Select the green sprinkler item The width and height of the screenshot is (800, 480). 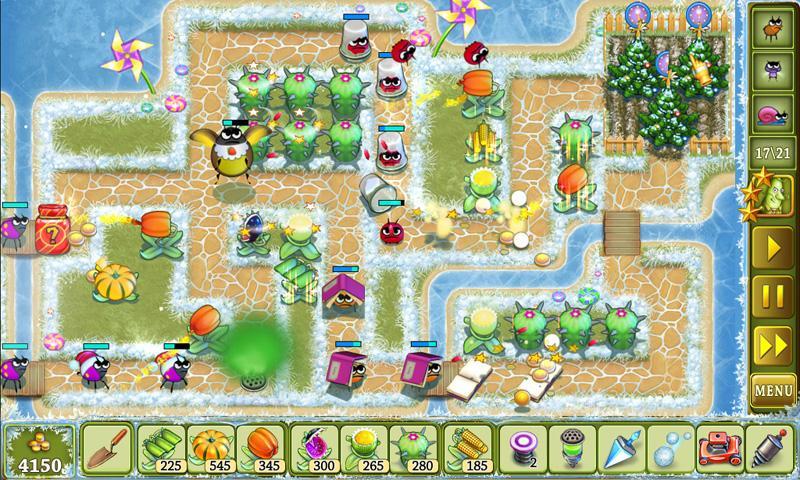[x=570, y=448]
